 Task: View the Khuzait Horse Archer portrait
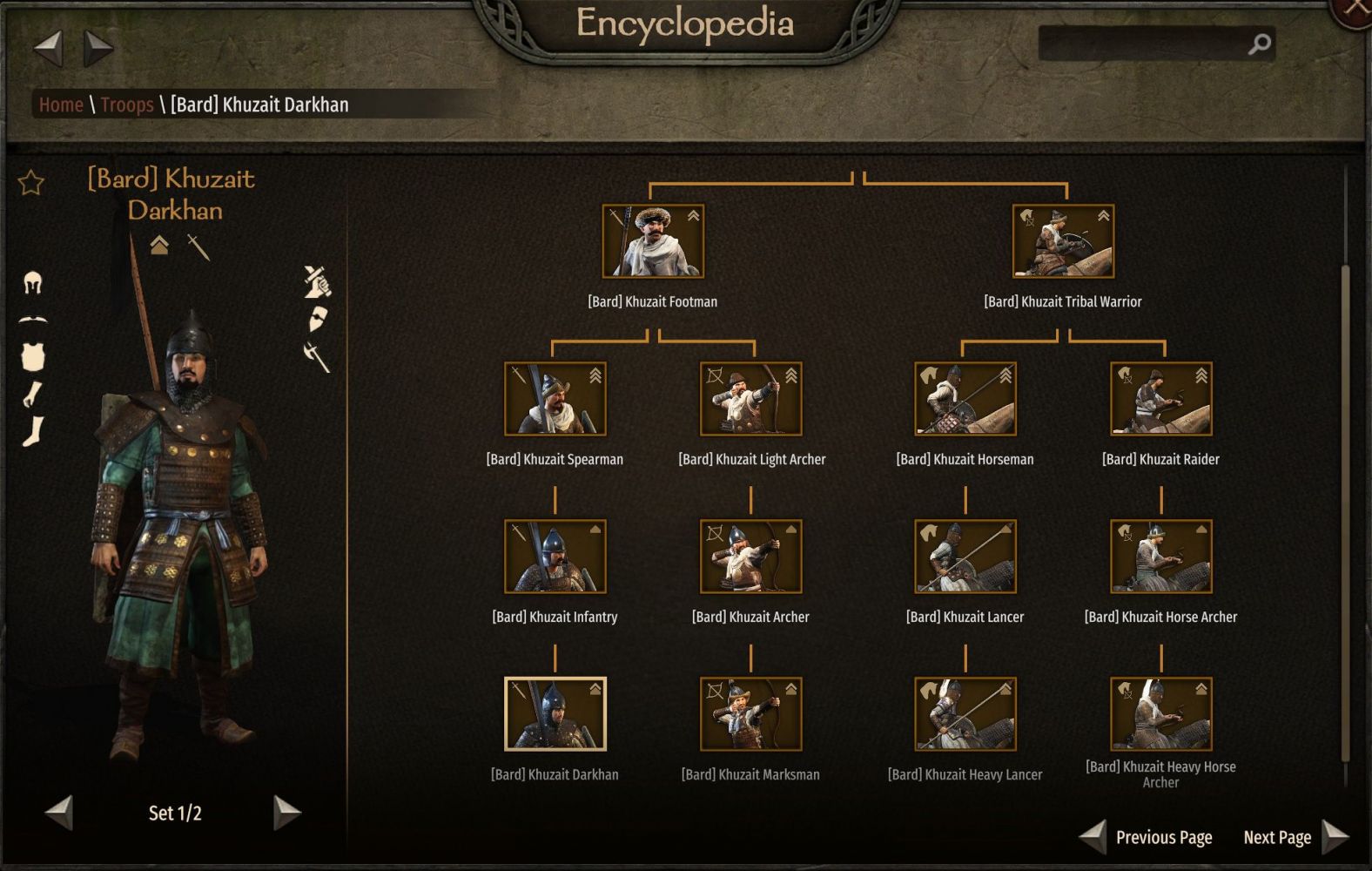coord(1160,557)
